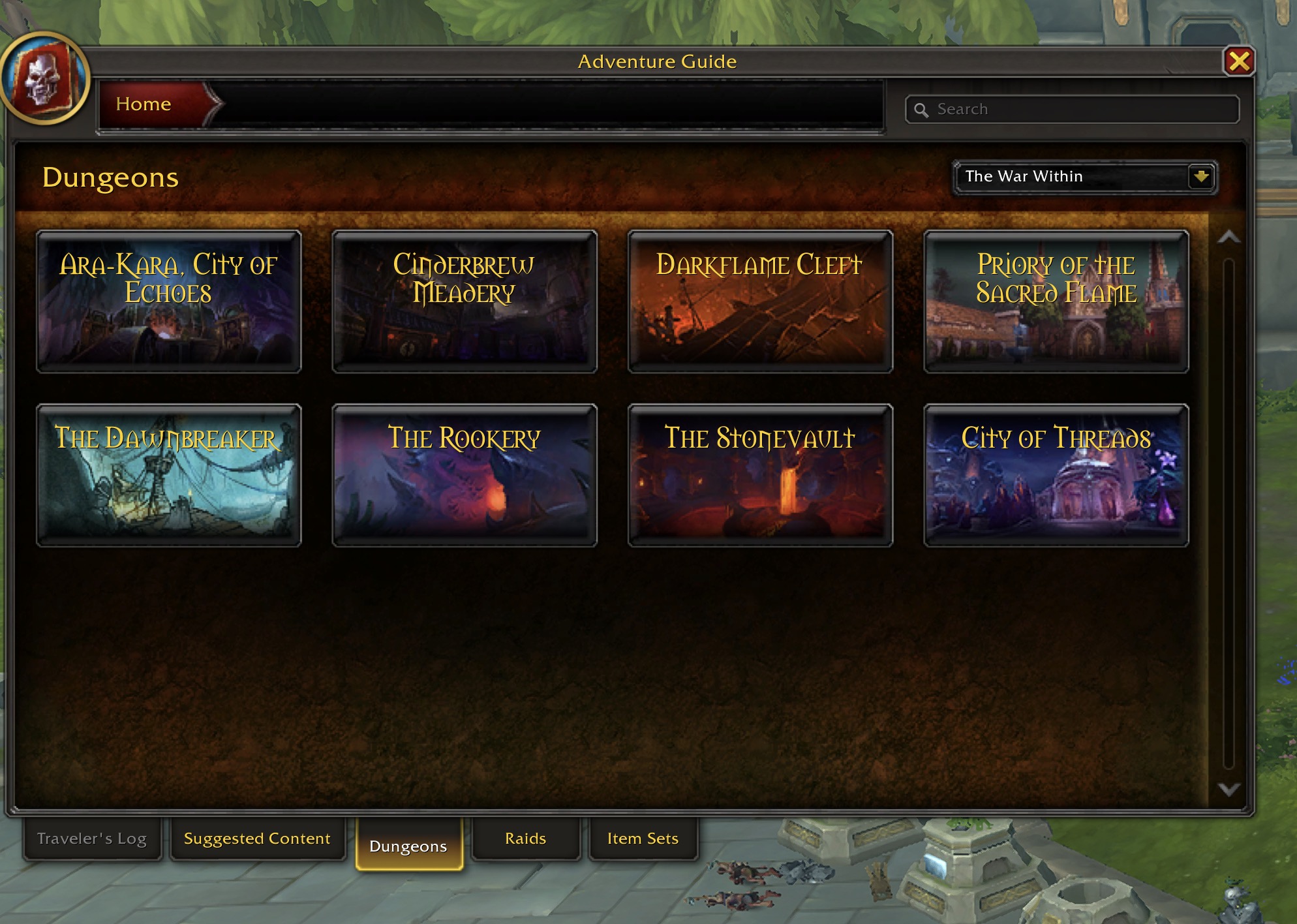Open The Rookery dungeon
This screenshot has height=924, width=1297.
(465, 475)
